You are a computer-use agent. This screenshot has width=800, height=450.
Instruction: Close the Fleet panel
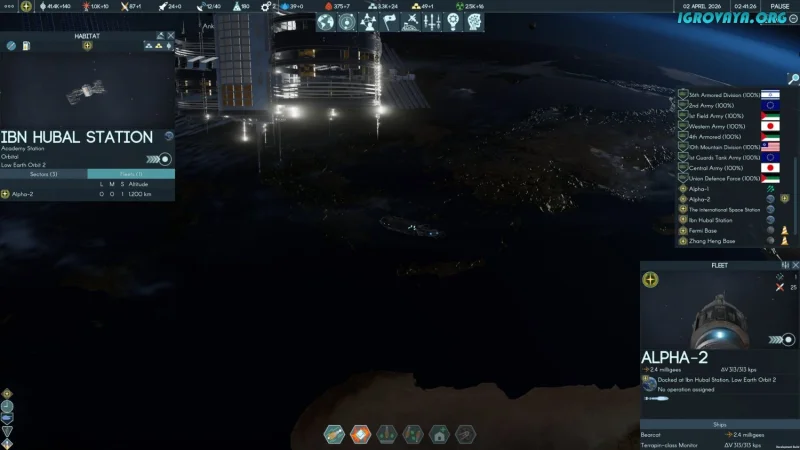(x=795, y=265)
